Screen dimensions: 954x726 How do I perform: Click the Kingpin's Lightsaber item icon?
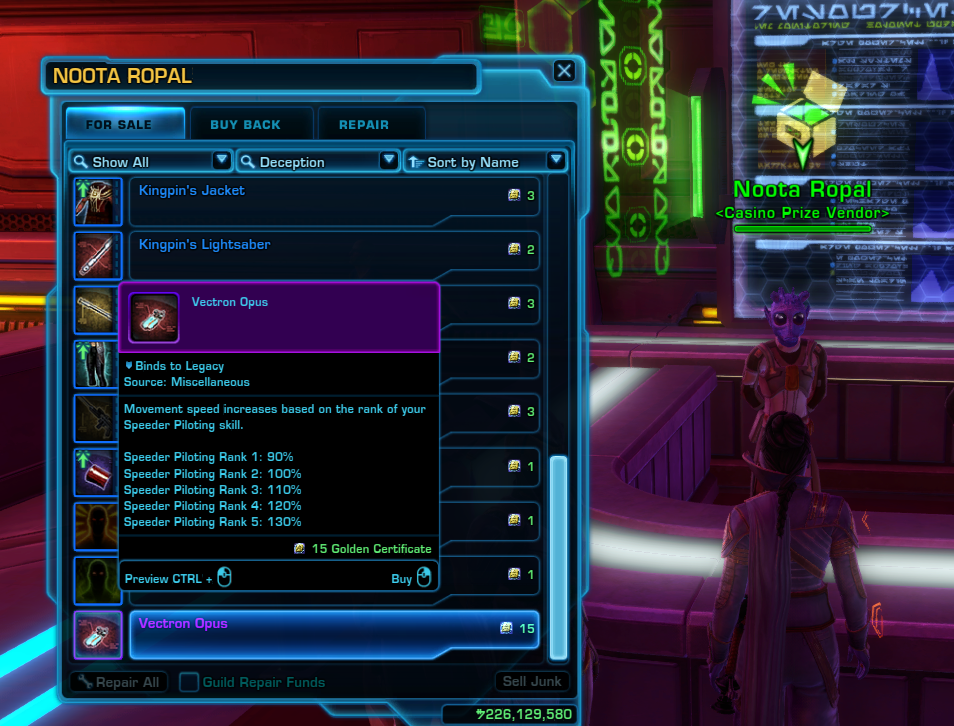98,256
